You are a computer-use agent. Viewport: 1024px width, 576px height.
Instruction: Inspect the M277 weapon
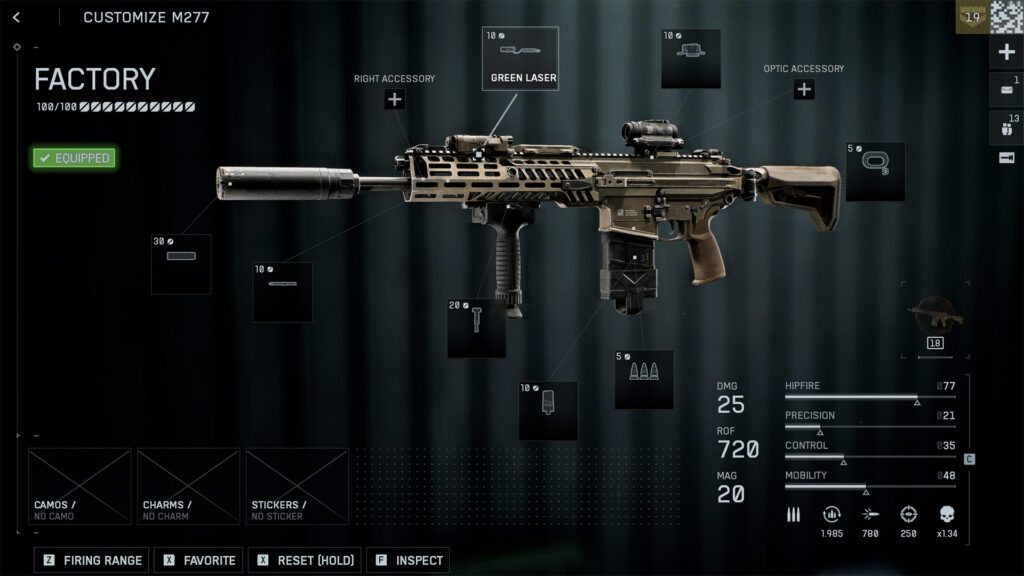tap(408, 560)
